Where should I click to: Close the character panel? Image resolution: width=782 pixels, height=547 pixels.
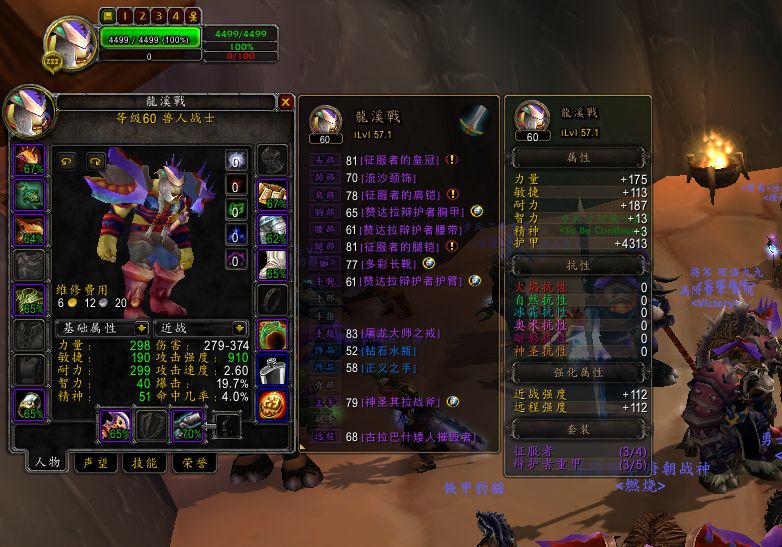(286, 102)
